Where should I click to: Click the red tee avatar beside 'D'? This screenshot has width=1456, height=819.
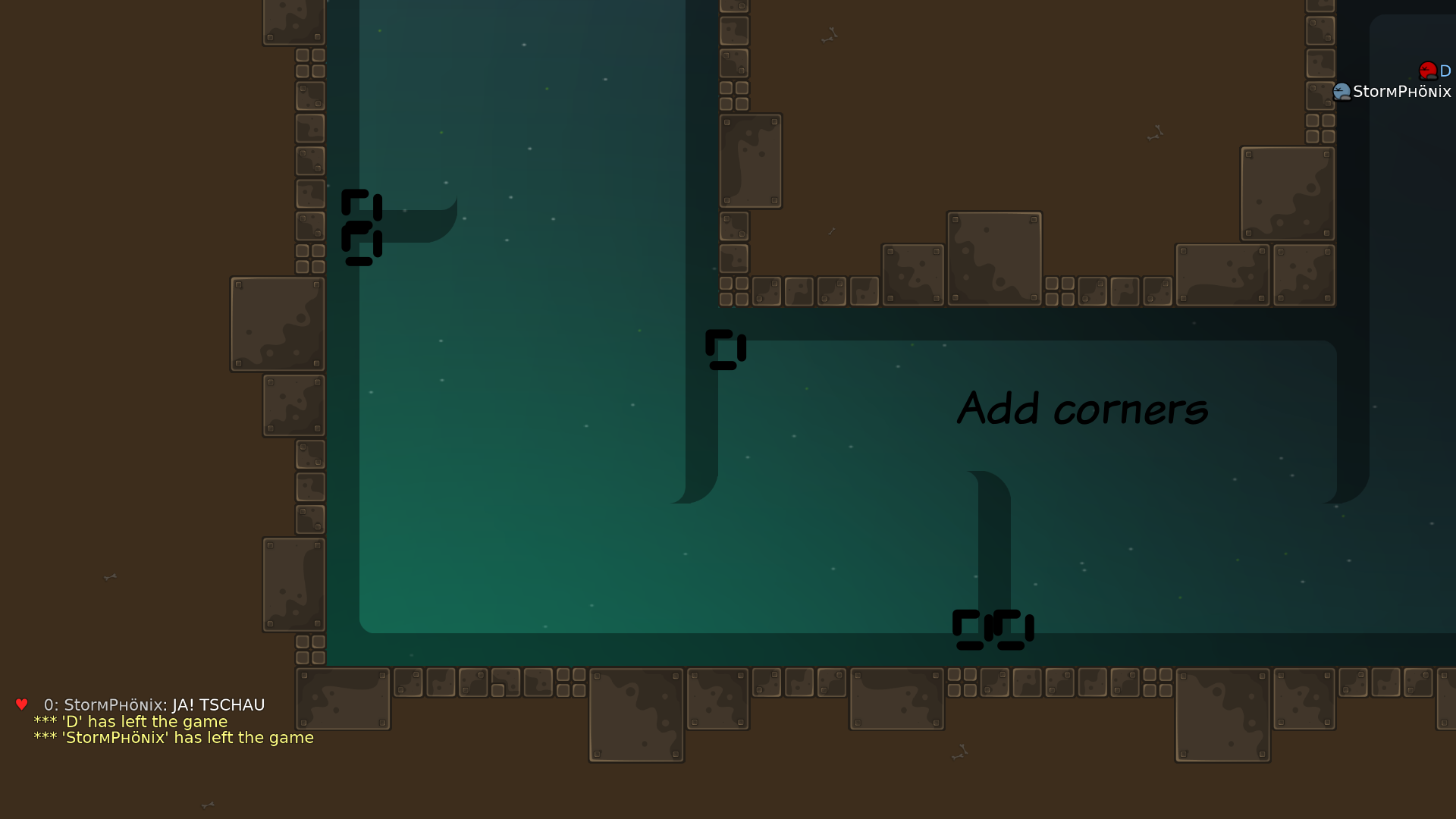tap(1427, 70)
